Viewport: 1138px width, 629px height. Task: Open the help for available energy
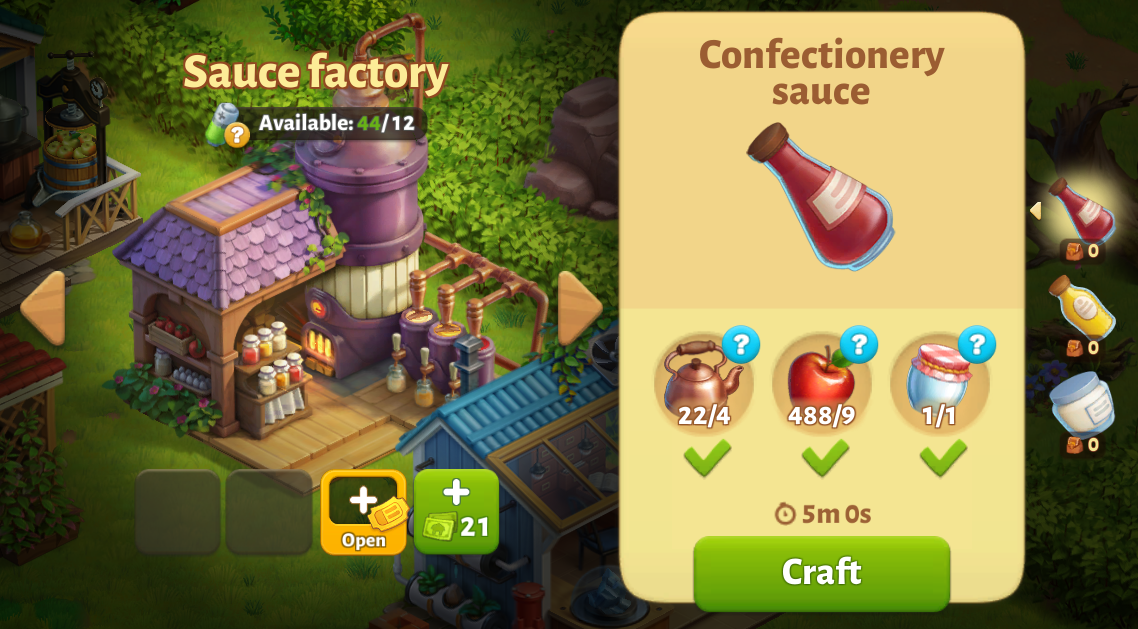[236, 135]
